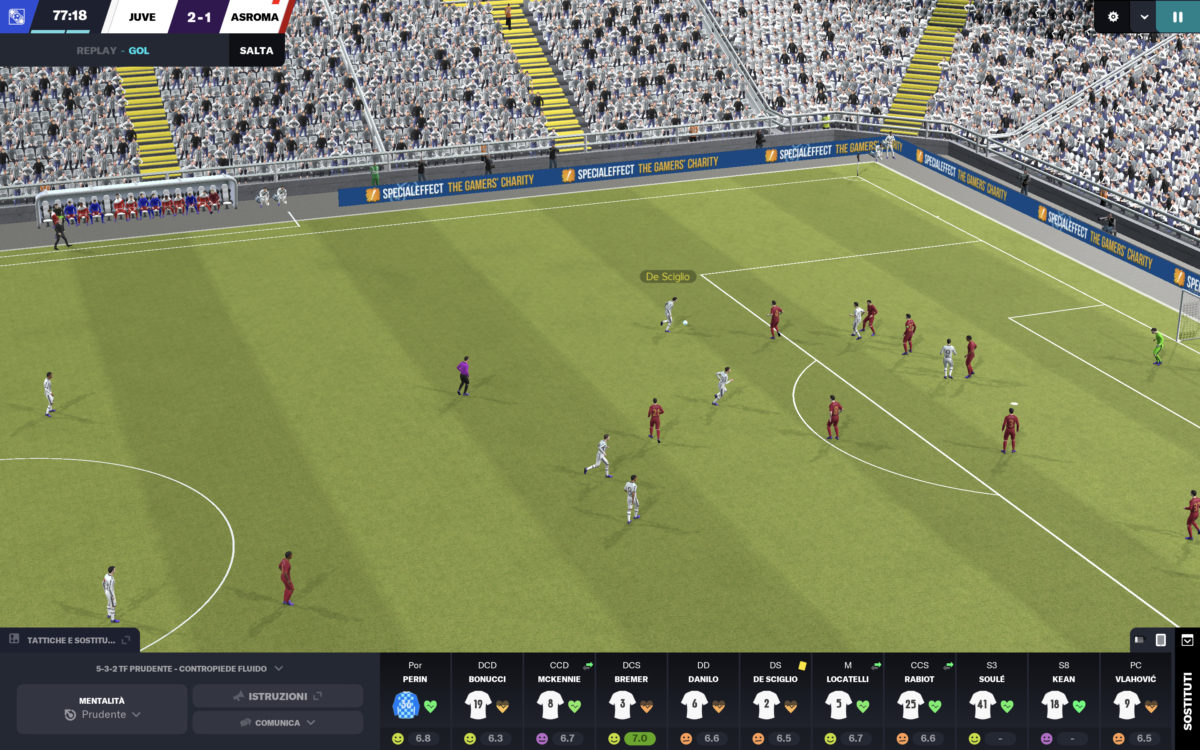Open the gear settings menu
Screen dimensions: 1200x750
(x=1113, y=17)
